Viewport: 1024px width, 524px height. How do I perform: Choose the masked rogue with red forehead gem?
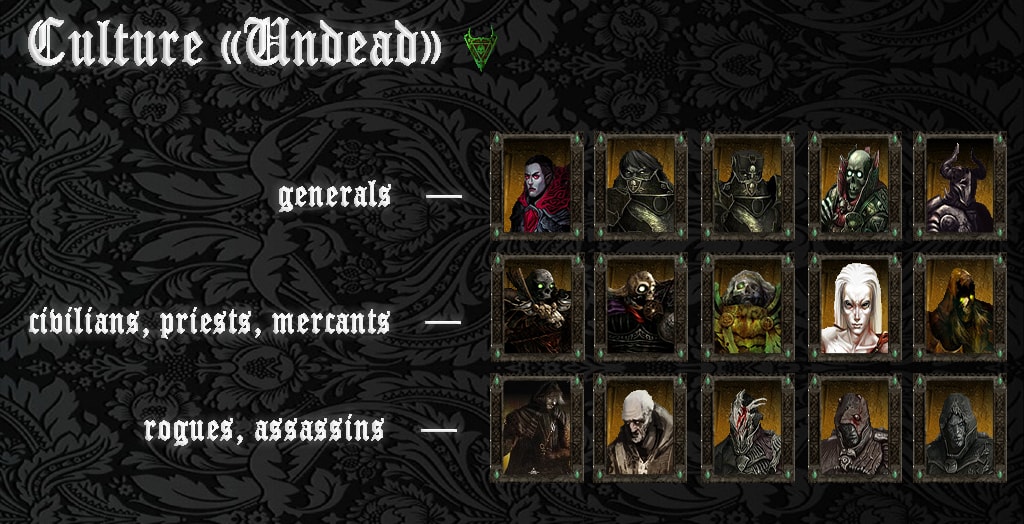tap(854, 428)
